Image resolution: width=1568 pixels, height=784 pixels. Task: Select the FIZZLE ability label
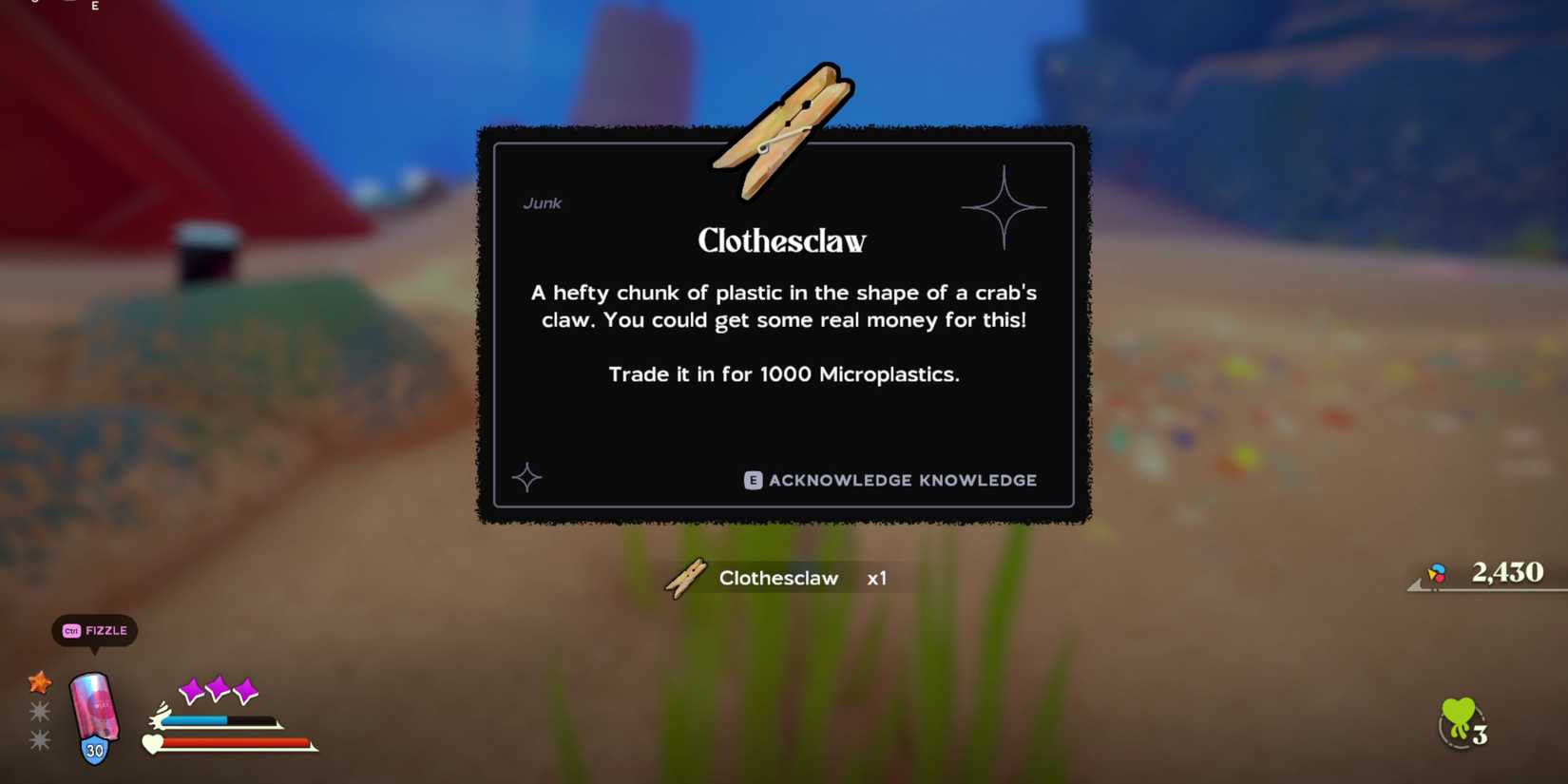pos(106,630)
